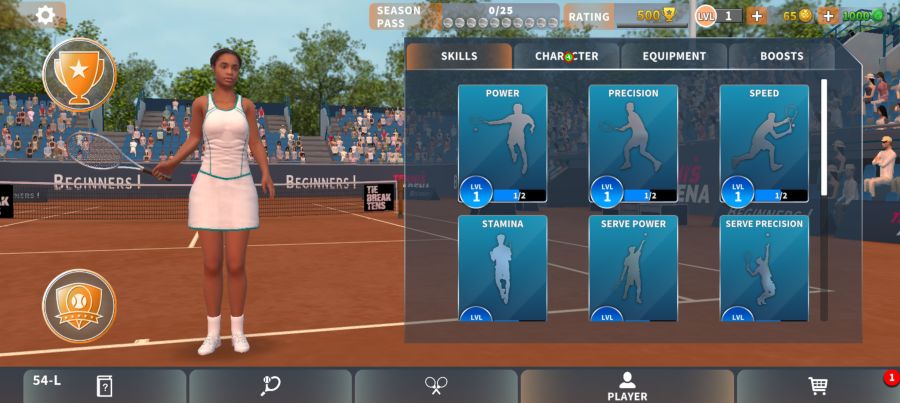The height and width of the screenshot is (403, 900).
Task: Choose the Serve Power skill card
Action: click(x=633, y=267)
